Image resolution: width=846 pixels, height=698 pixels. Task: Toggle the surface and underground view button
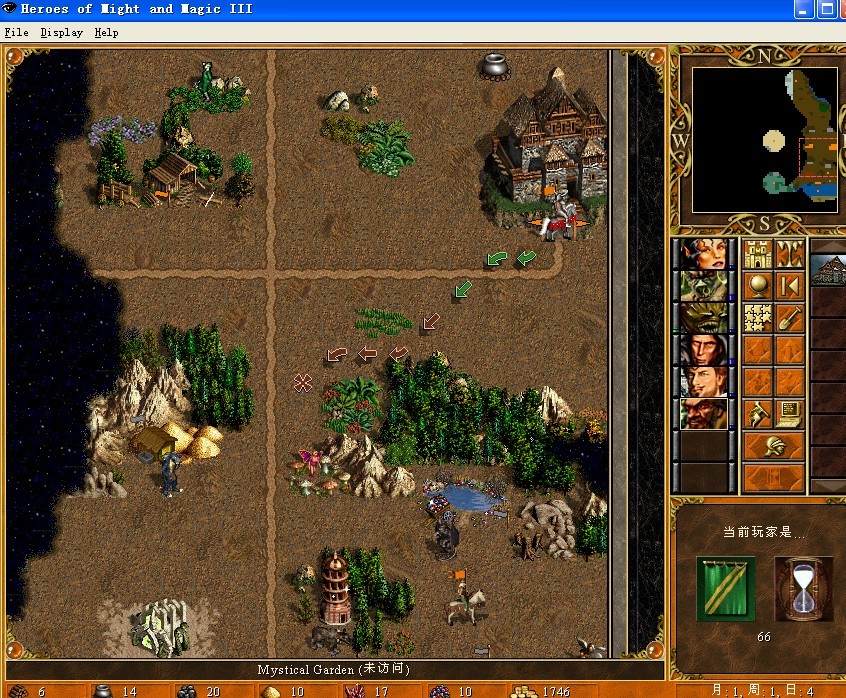coord(790,254)
